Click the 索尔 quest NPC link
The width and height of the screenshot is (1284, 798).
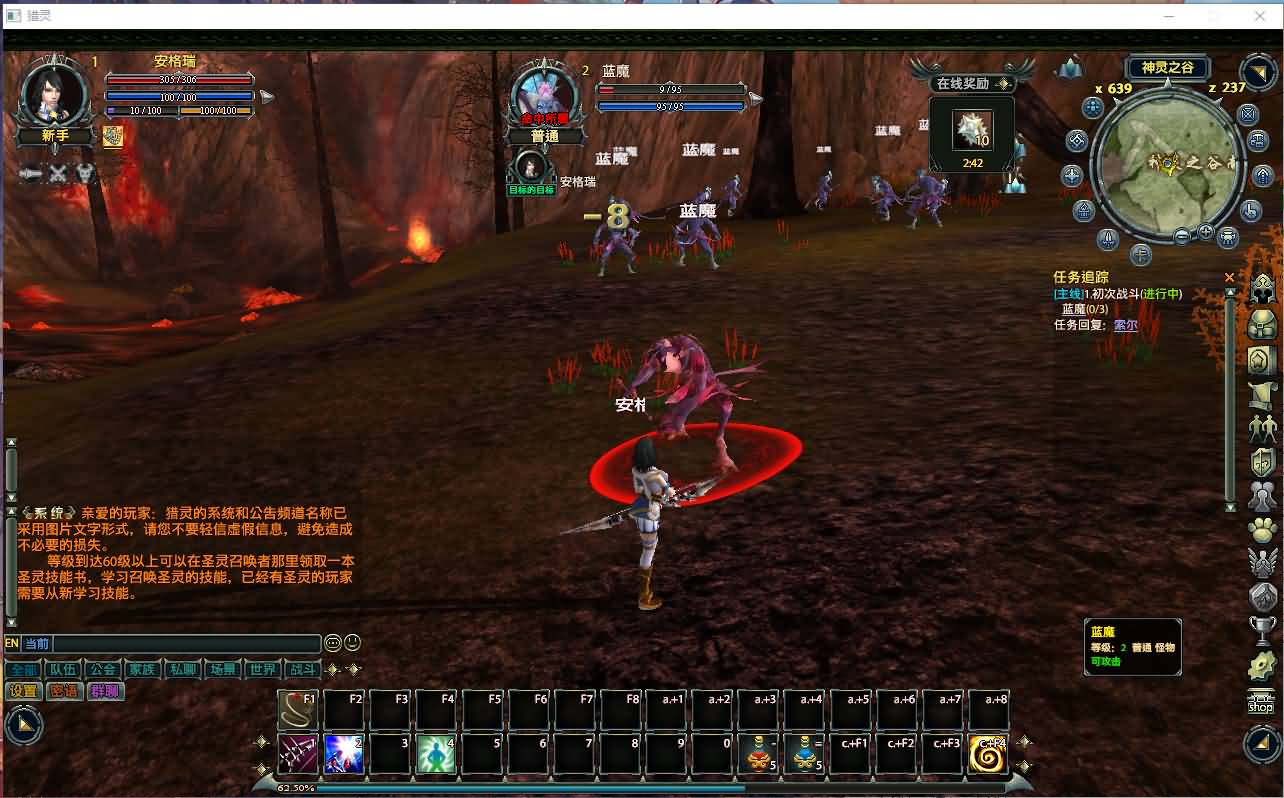(1125, 325)
